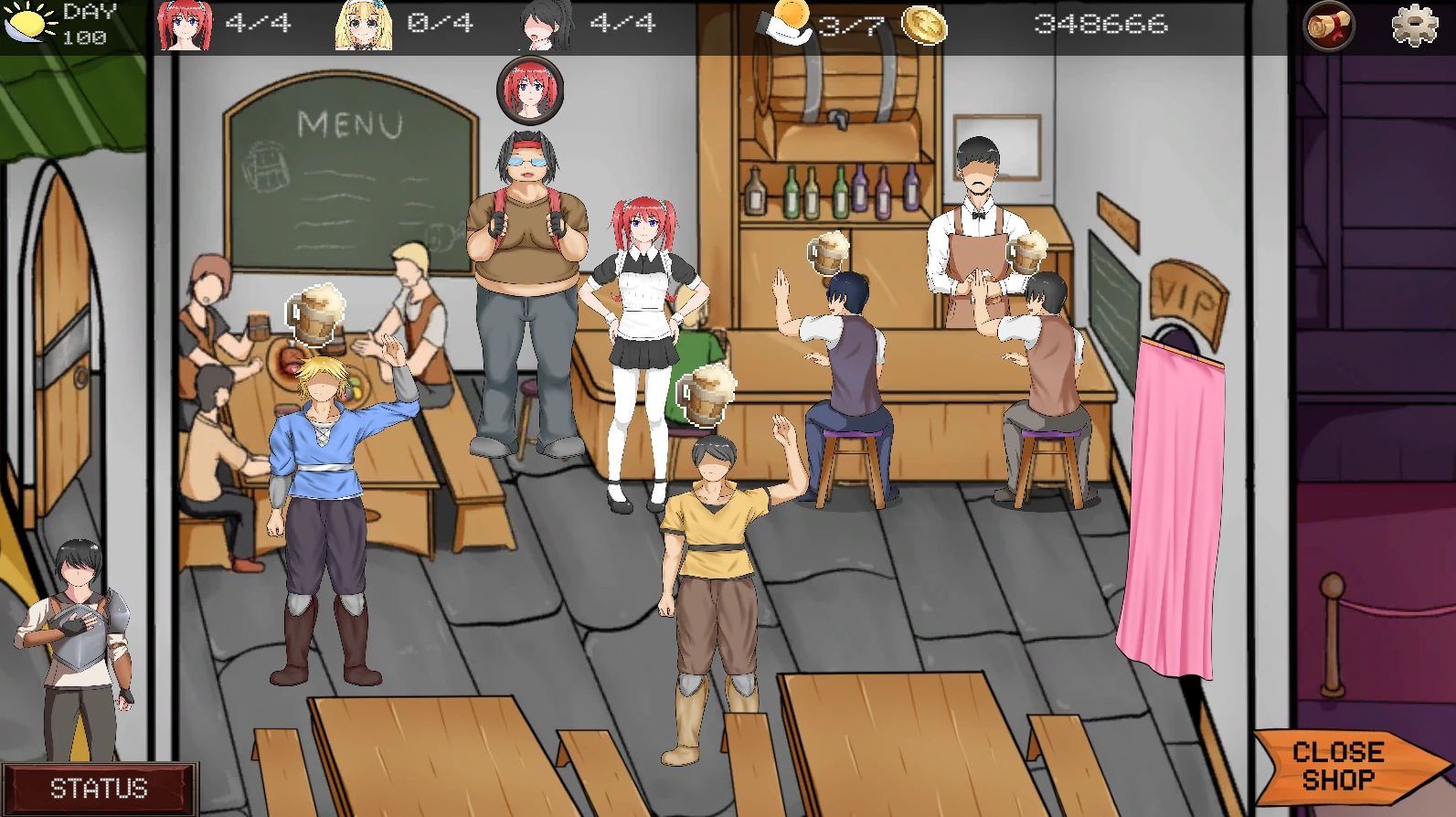Screen dimensions: 1456x817
Task: Click the red-haired portrait bubble above large customer
Action: coord(530,90)
